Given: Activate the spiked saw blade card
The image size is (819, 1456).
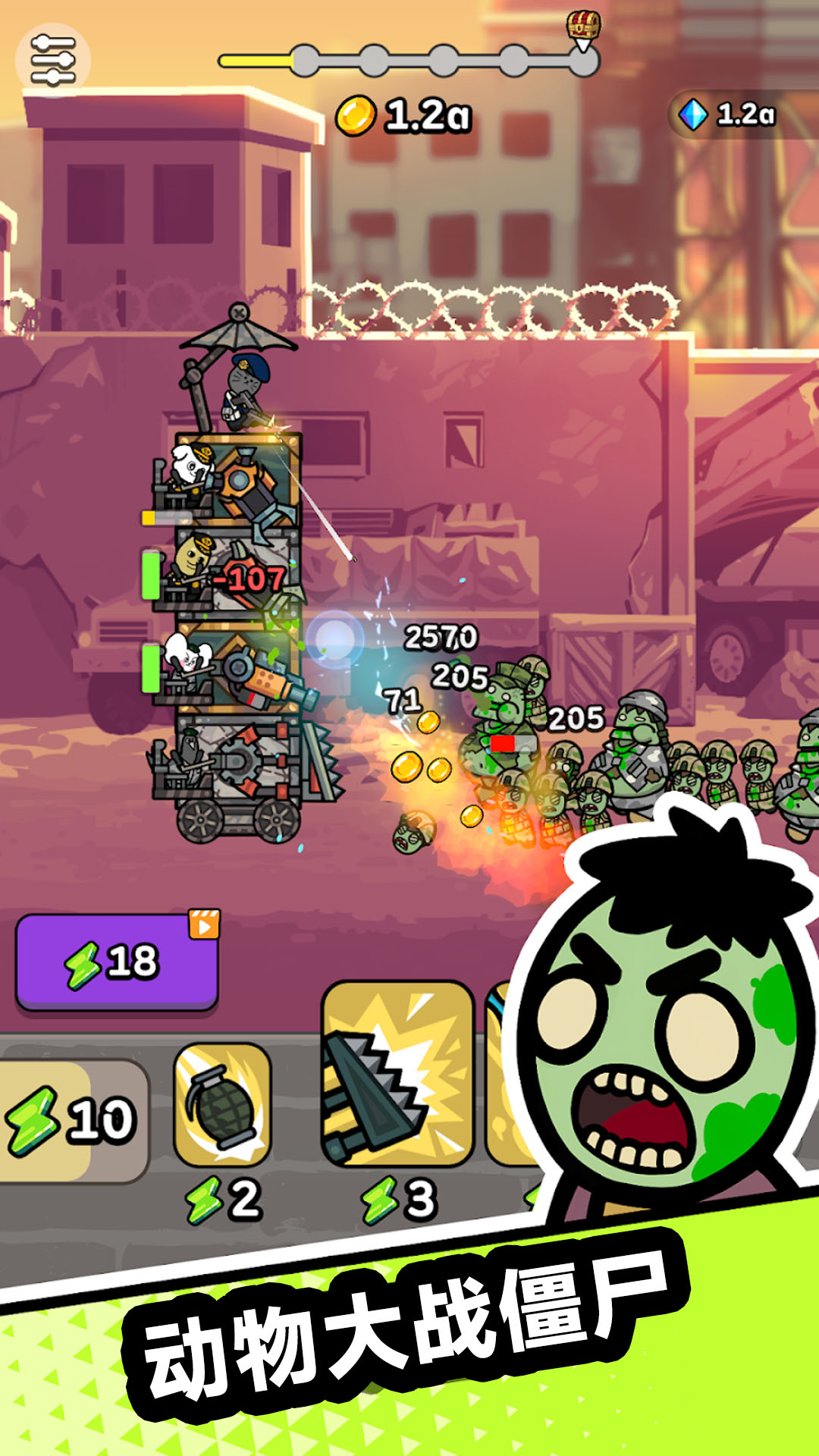Looking at the screenshot, I should coord(397,1074).
